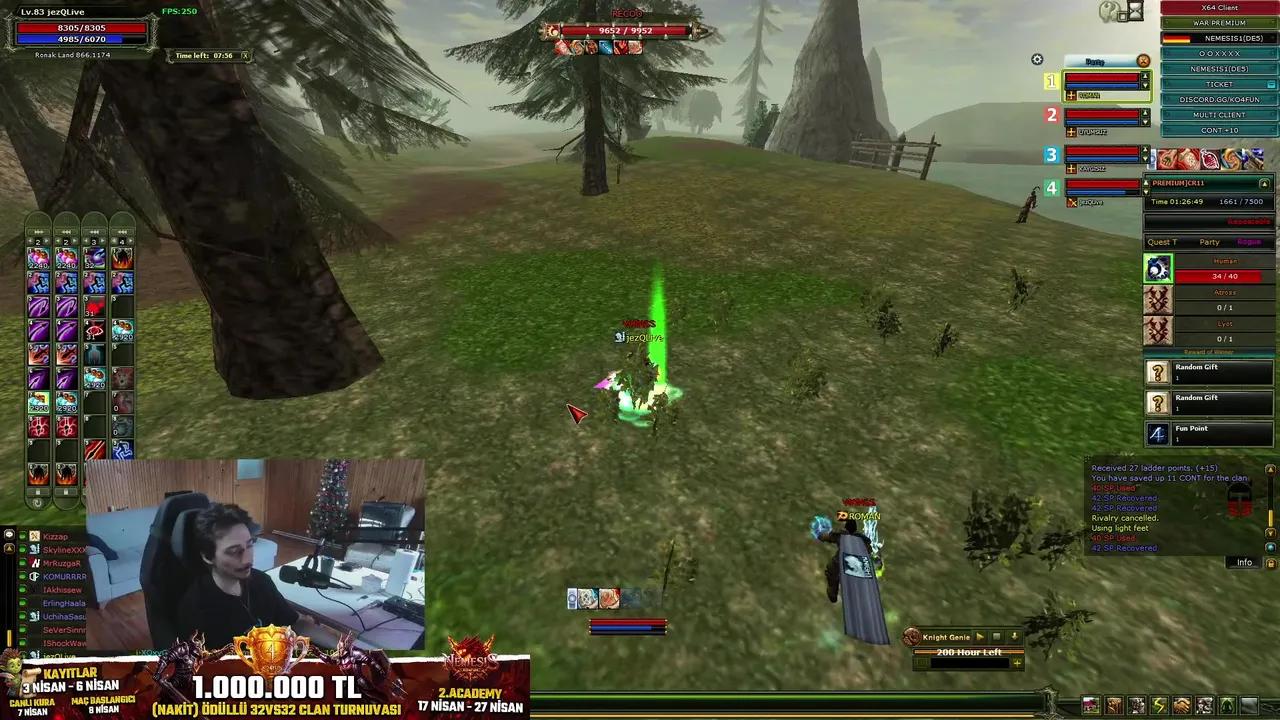
Task: Open the Knight Genie dropdown arrow
Action: point(1014,636)
